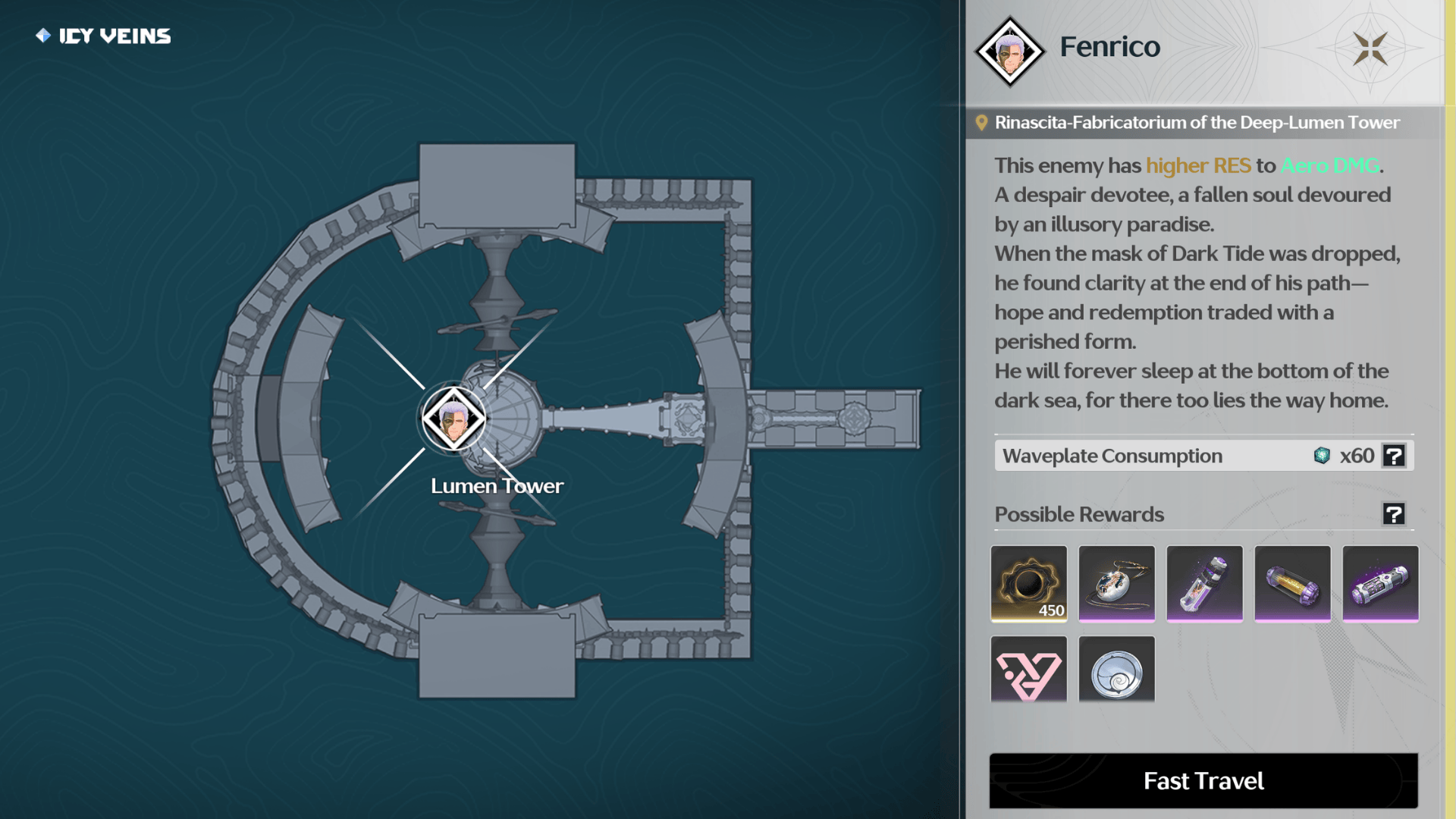1456x819 pixels.
Task: Inspect the purple cylinder canister reward
Action: pos(1380,583)
